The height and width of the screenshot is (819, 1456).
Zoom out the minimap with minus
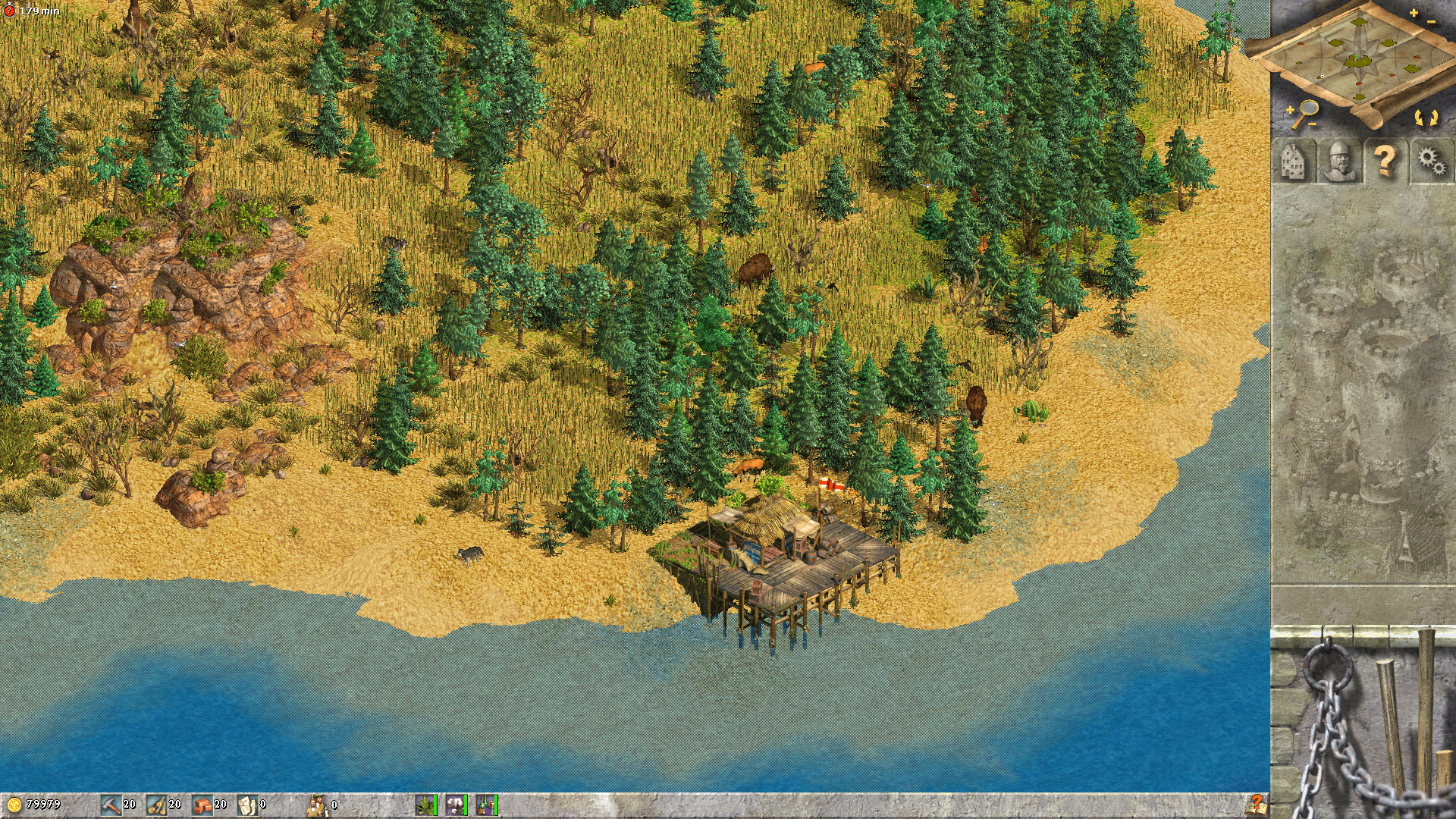point(1431,22)
